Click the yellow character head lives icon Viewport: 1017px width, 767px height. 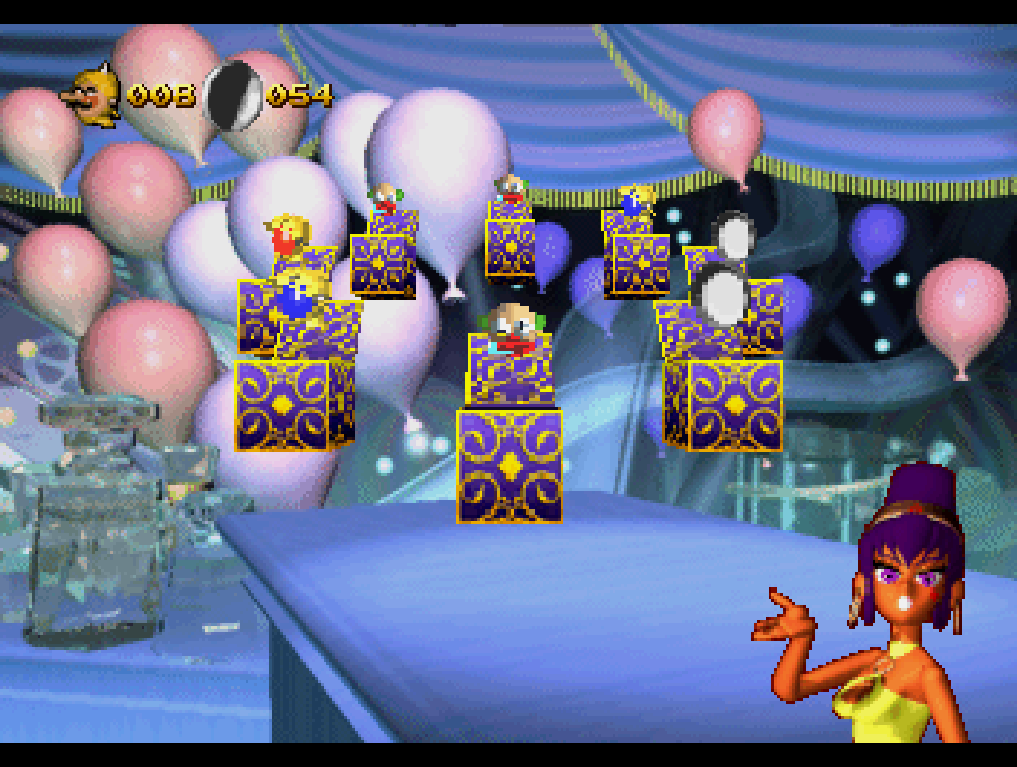(93, 96)
